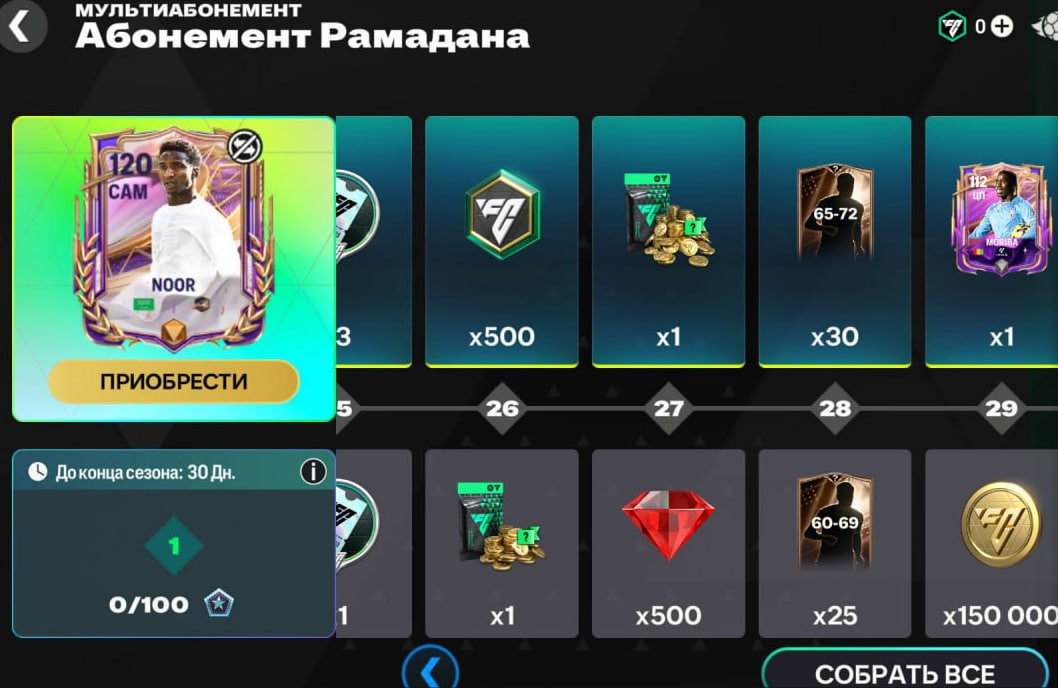Image resolution: width=1058 pixels, height=688 pixels.
Task: Buy the pass with the Приобрести button
Action: 173,381
